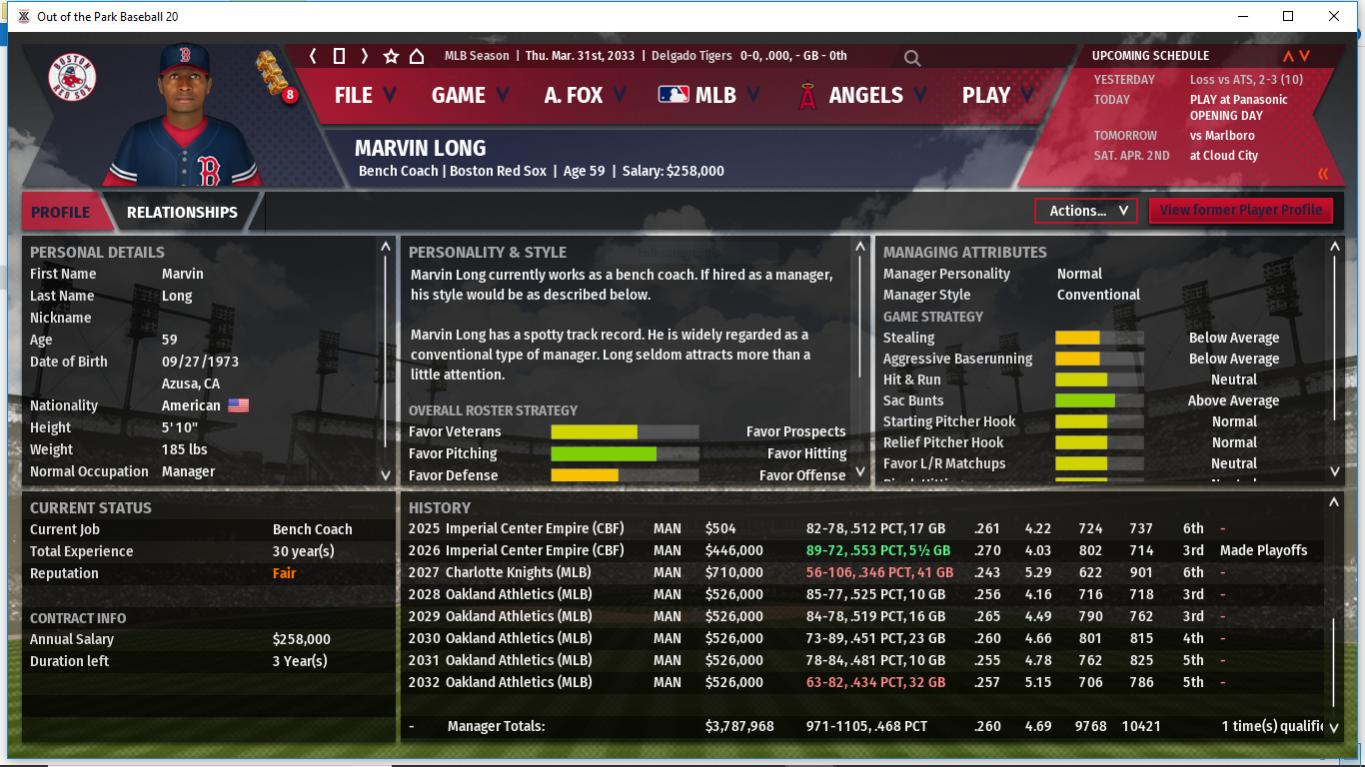Image resolution: width=1365 pixels, height=767 pixels.
Task: Close the game window
Action: point(1333,16)
